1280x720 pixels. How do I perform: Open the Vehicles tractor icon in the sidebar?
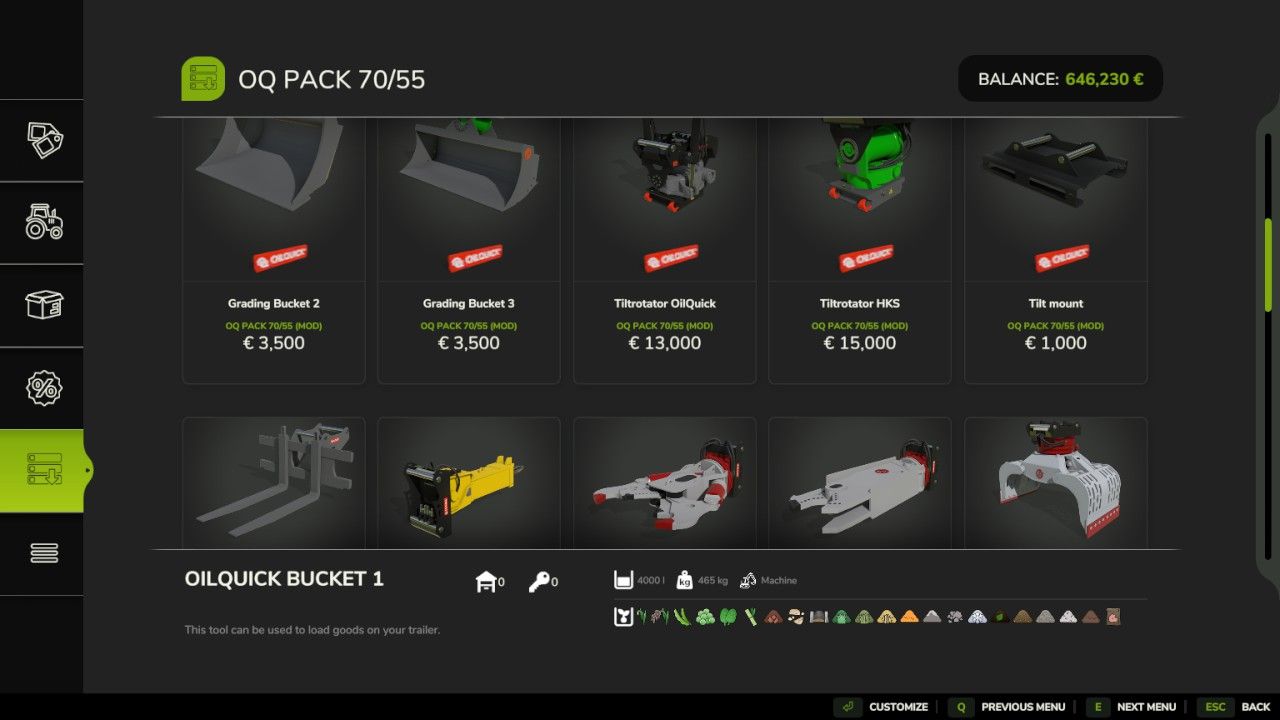point(42,222)
